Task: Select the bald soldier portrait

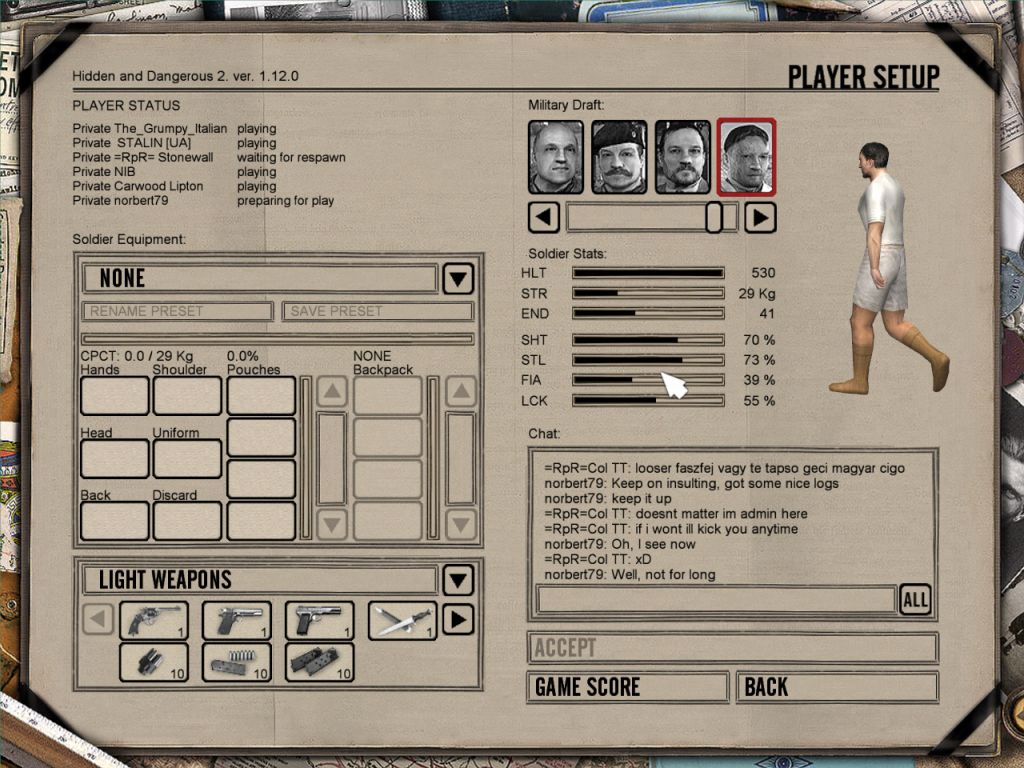Action: pyautogui.click(x=555, y=157)
